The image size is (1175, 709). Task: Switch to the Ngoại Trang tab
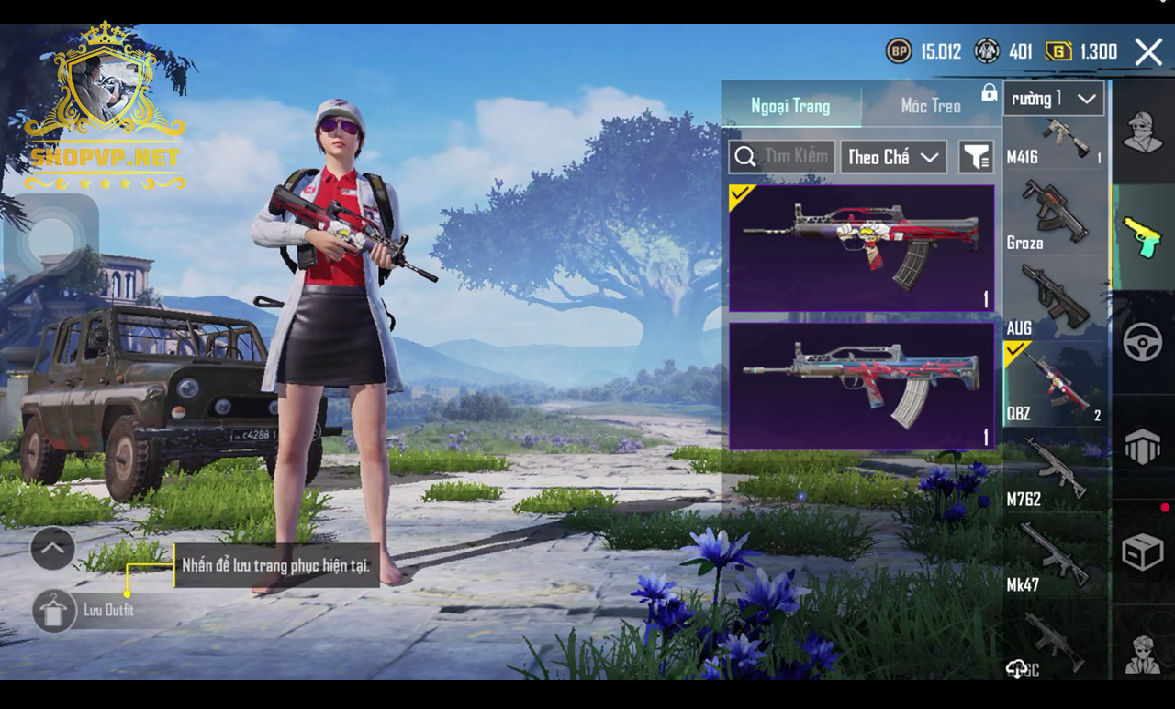[790, 106]
